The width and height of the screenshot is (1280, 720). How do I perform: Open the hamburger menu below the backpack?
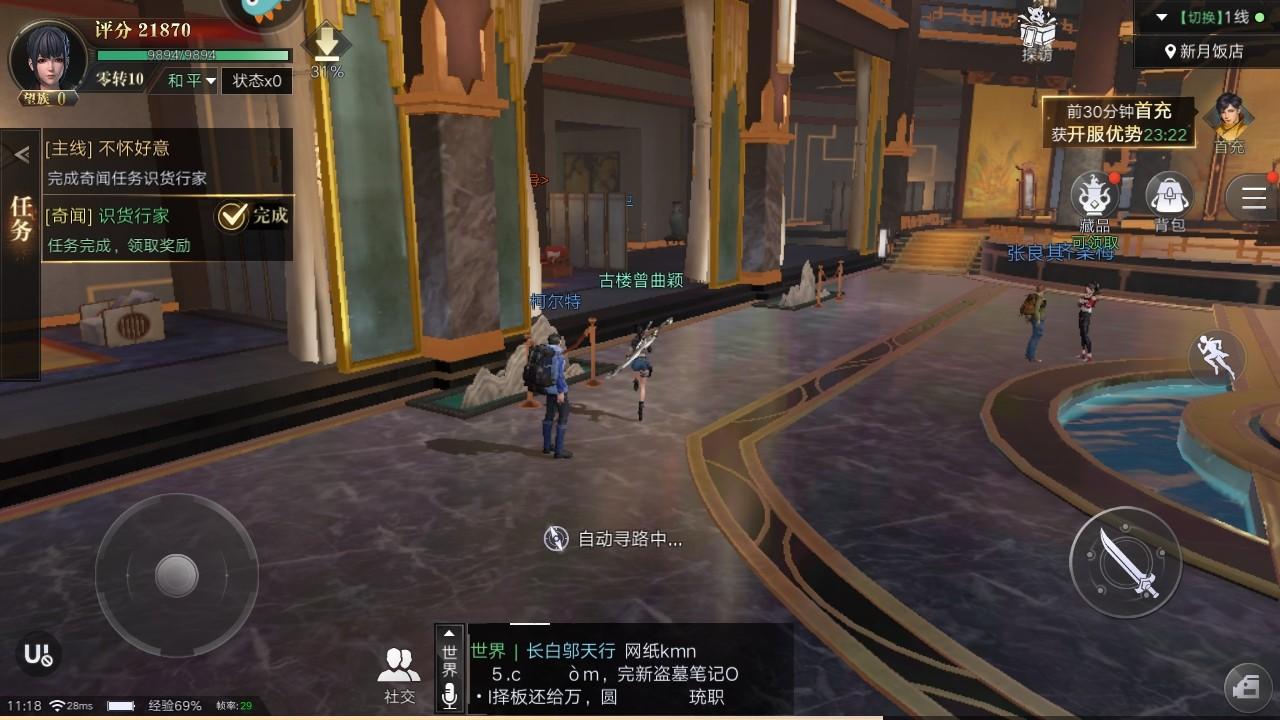[x=1253, y=197]
